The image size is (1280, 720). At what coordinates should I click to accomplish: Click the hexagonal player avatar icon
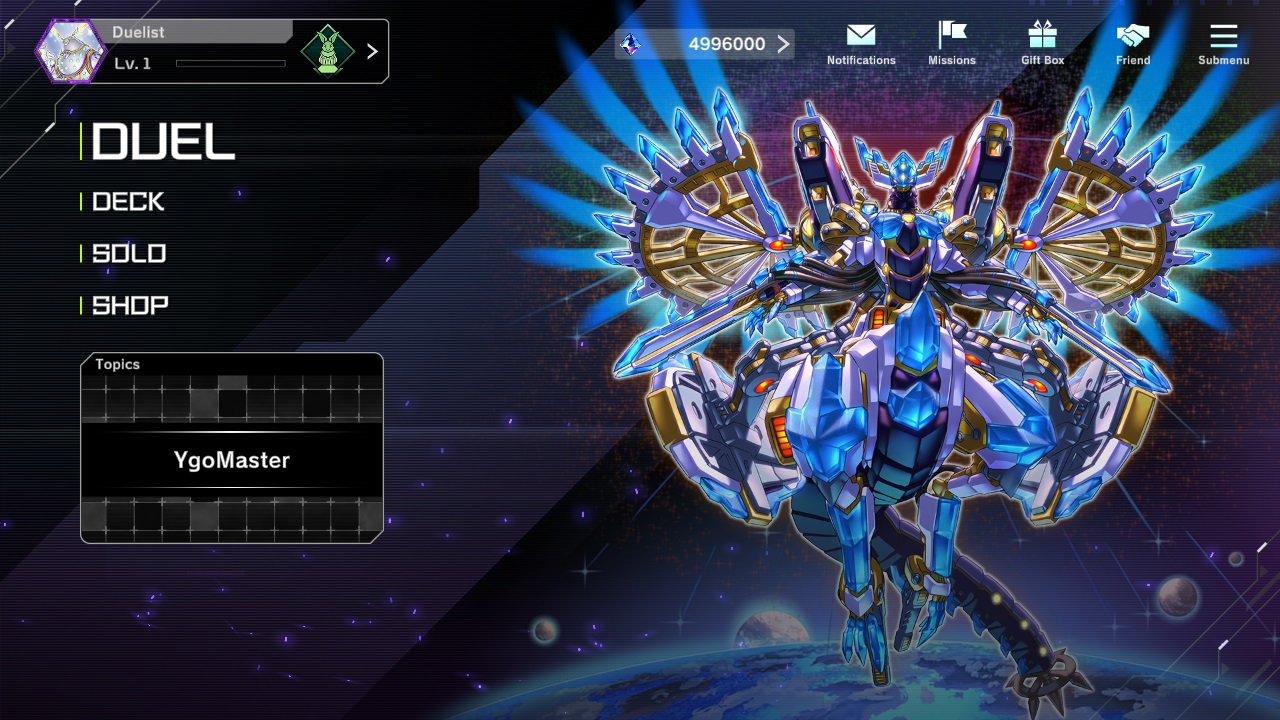tap(71, 51)
